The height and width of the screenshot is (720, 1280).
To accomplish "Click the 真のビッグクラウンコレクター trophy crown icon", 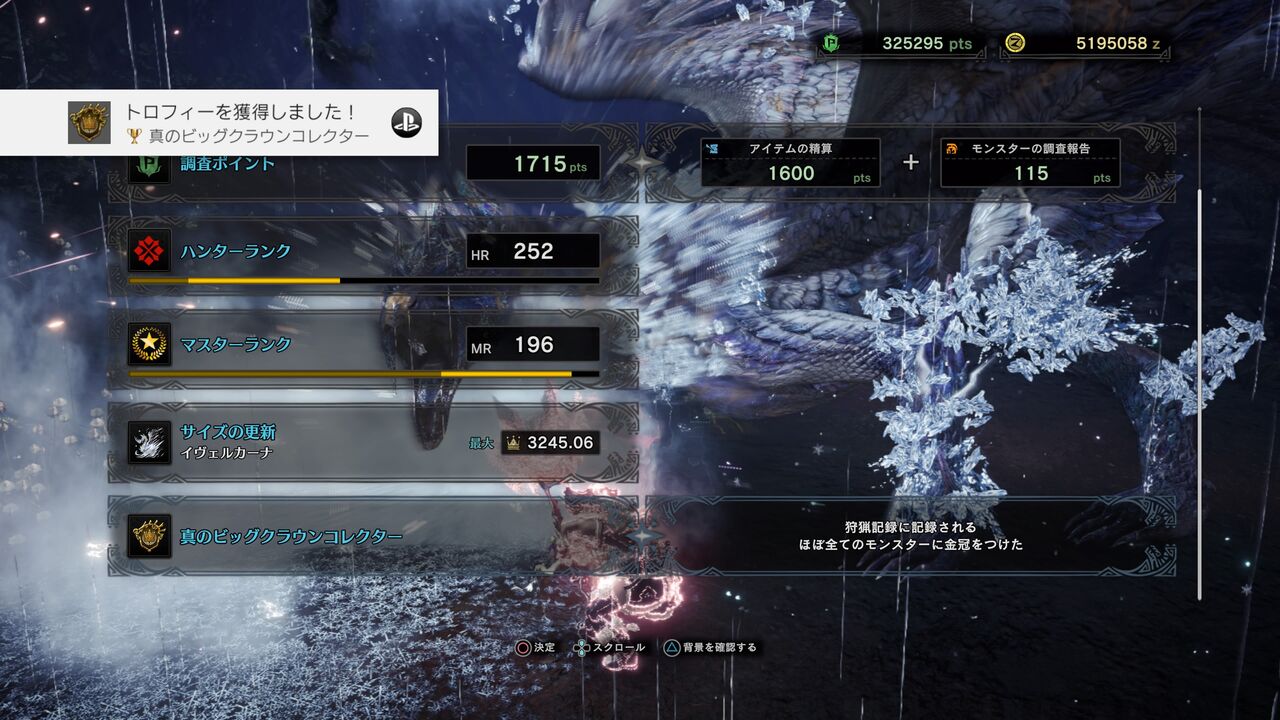I will (147, 537).
